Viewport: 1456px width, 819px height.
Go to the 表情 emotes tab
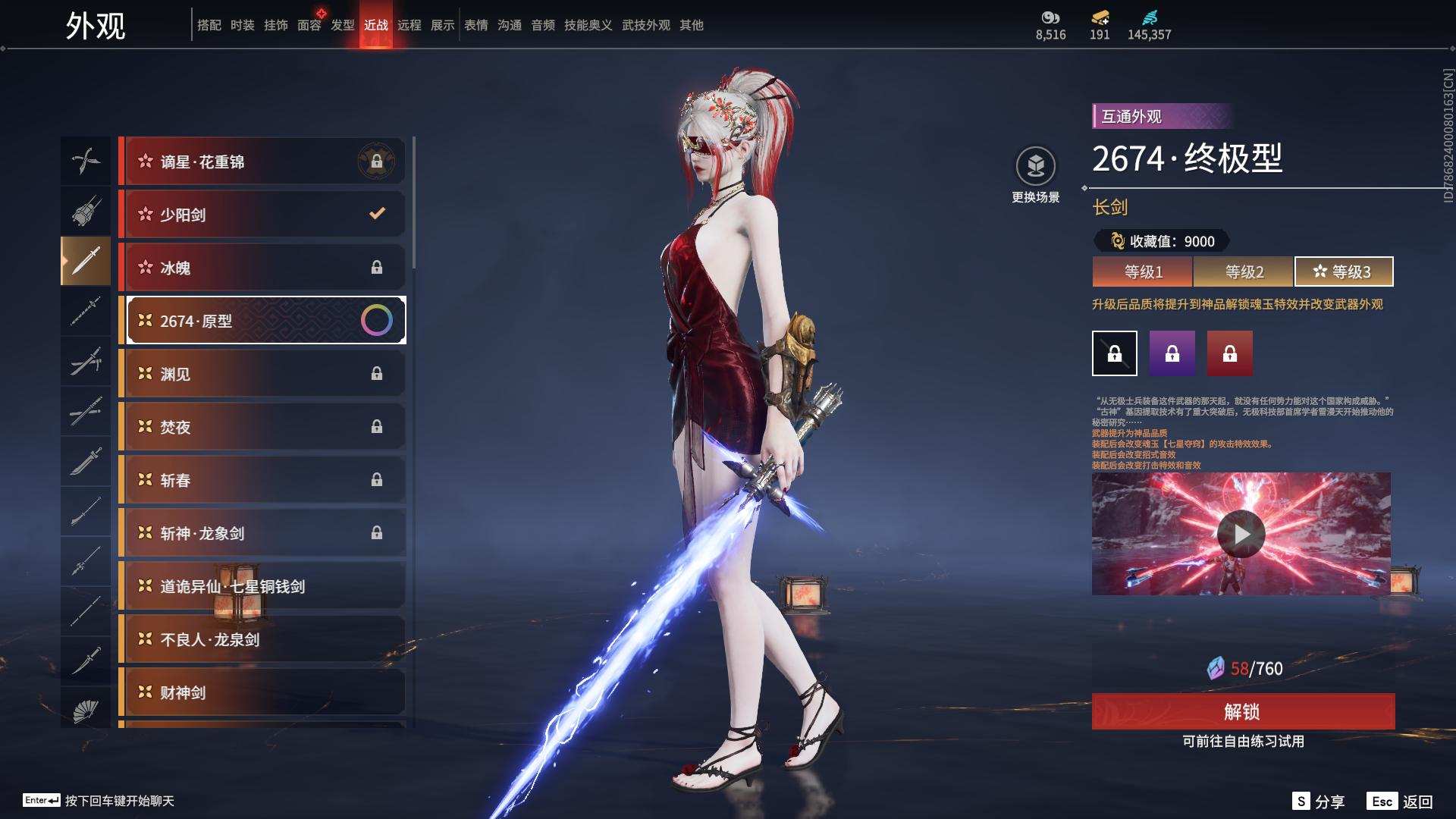pyautogui.click(x=476, y=25)
